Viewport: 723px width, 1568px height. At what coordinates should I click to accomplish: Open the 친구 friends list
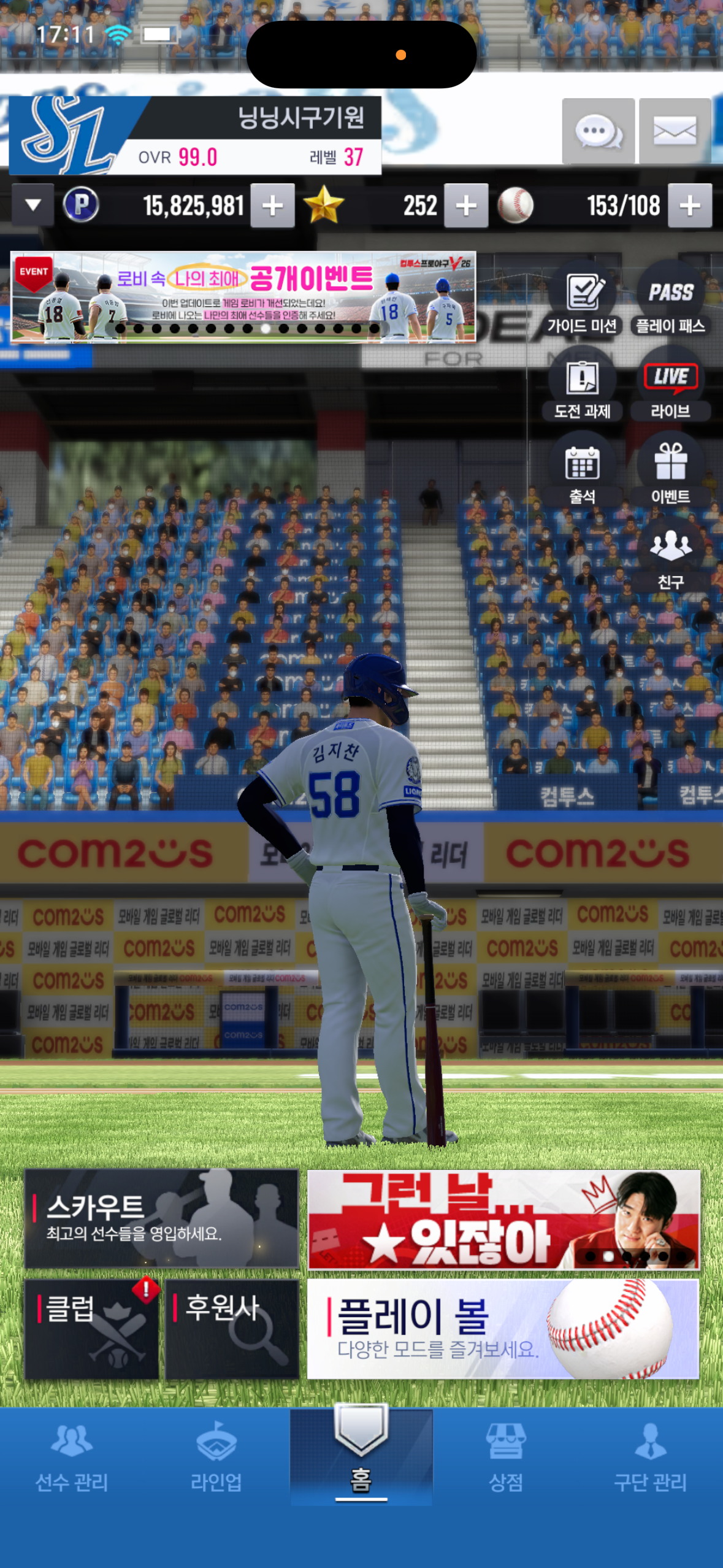pyautogui.click(x=670, y=558)
